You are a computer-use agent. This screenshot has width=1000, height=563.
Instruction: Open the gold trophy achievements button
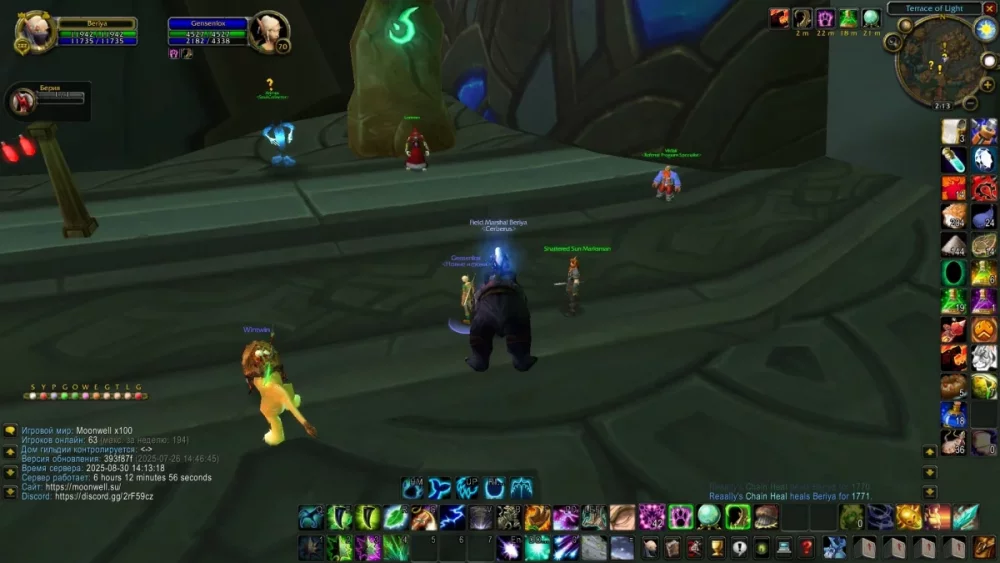click(717, 547)
